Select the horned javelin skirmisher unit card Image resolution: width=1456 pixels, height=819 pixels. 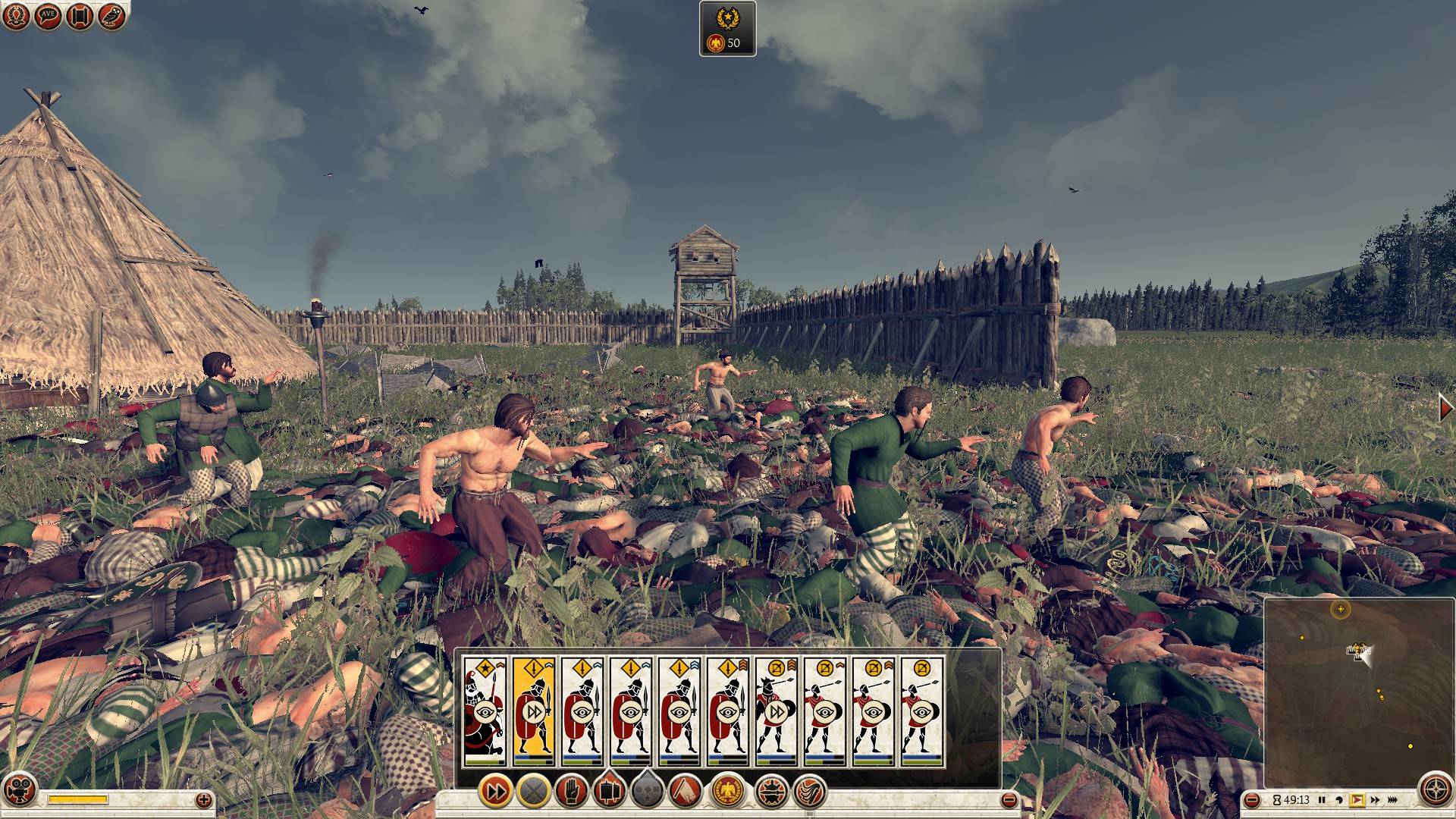click(x=776, y=711)
